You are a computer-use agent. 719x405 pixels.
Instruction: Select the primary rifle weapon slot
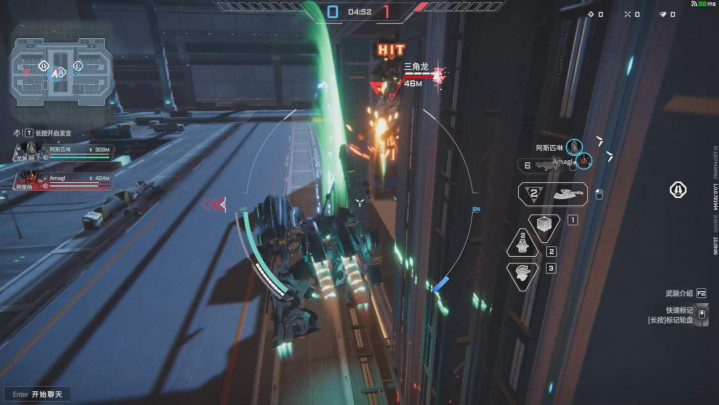click(544, 166)
